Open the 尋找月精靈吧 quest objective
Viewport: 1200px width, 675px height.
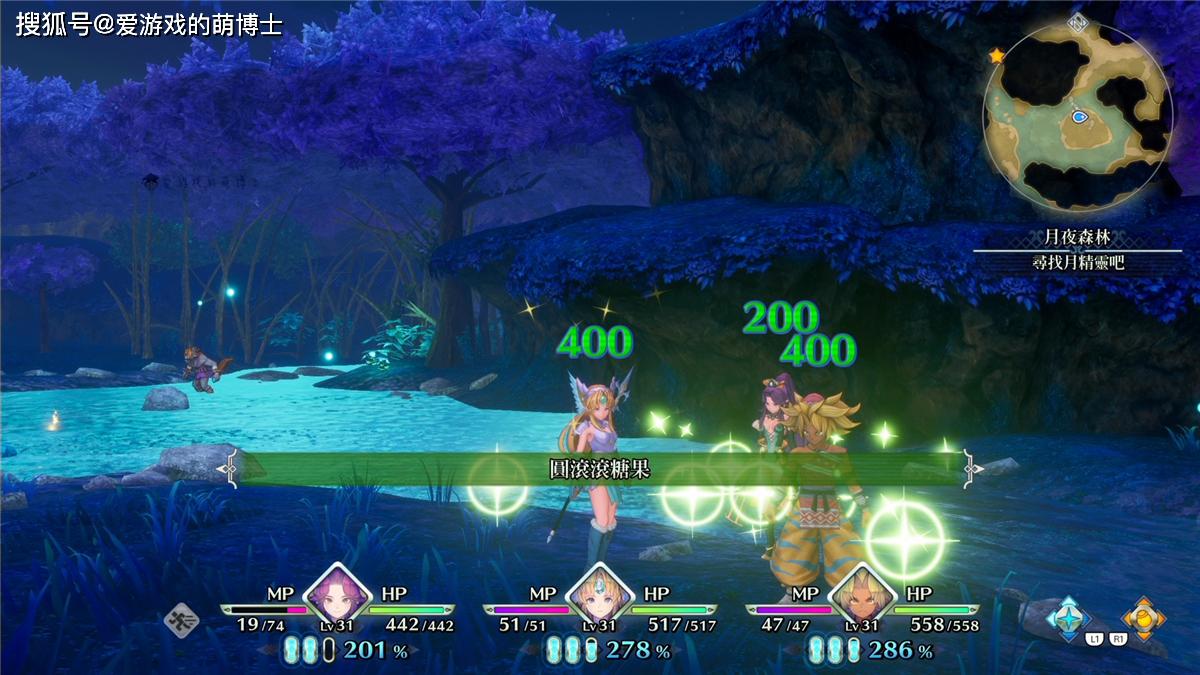tap(1077, 263)
